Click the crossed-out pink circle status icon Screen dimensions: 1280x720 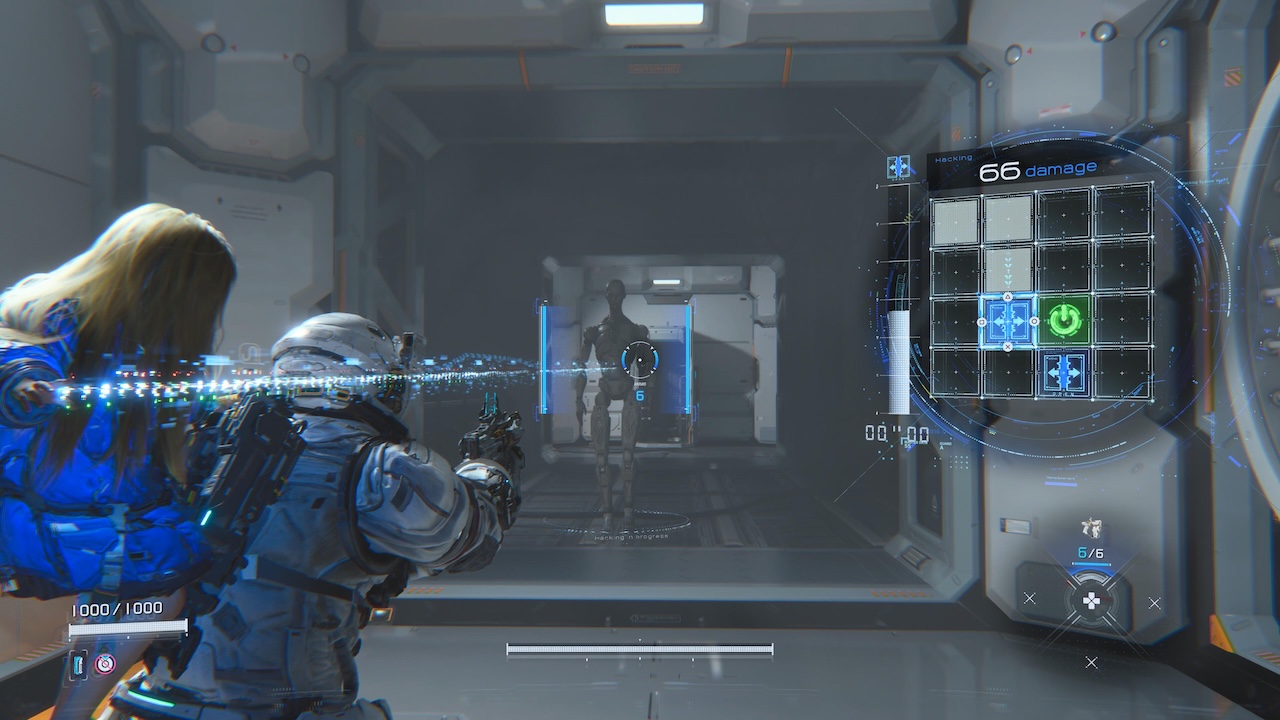click(105, 663)
